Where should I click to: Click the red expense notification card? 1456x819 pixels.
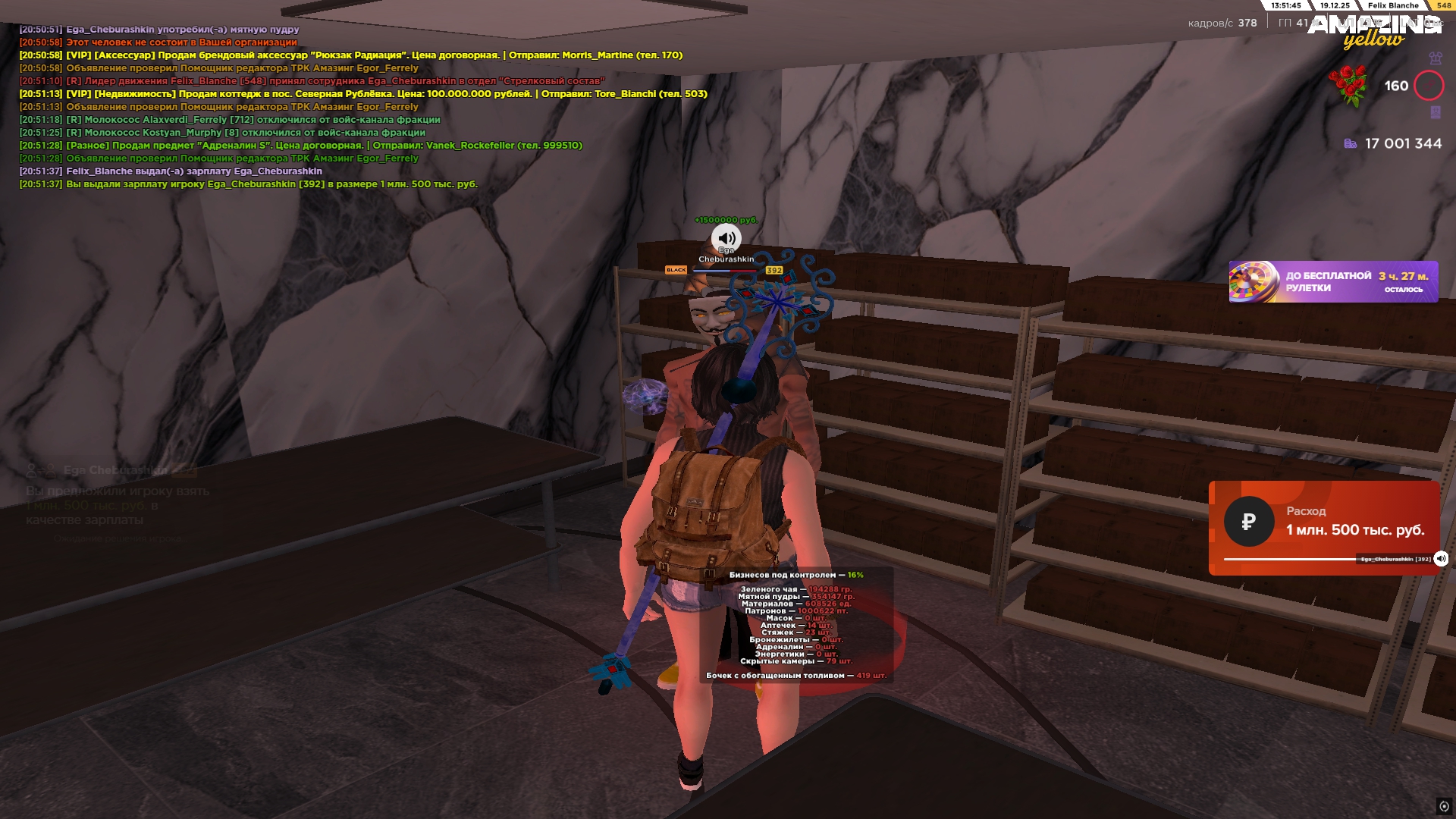(1323, 523)
